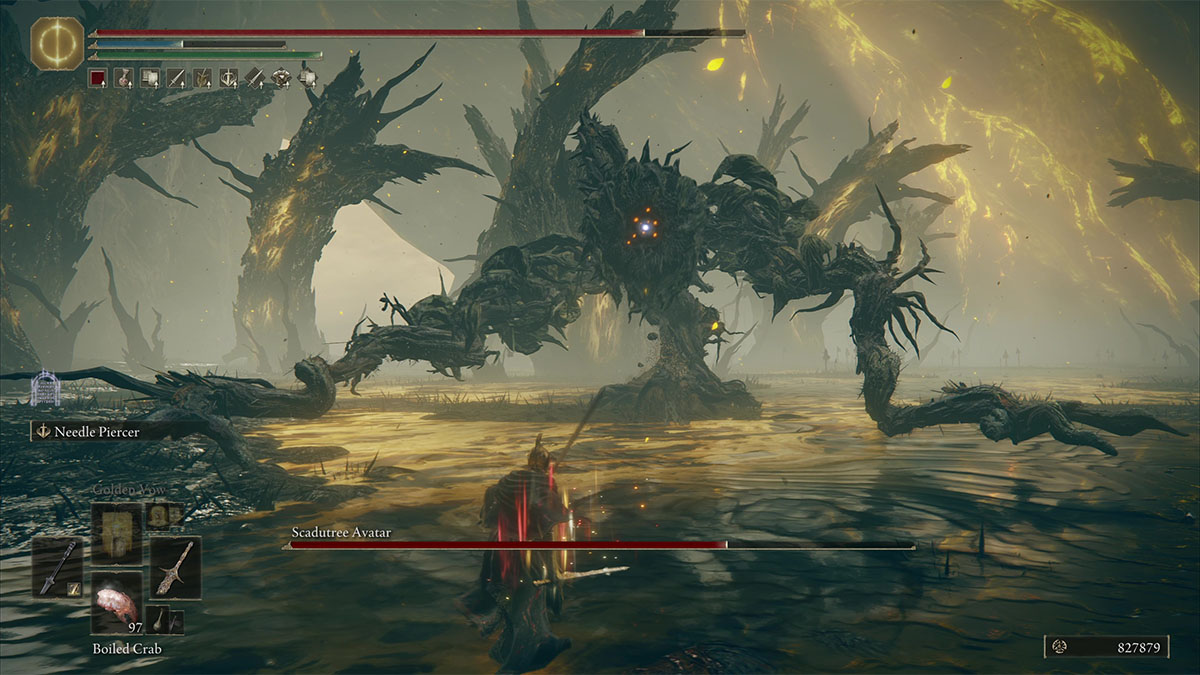1200x675 pixels.
Task: Click the golden leaf buff icon
Action: point(202,77)
